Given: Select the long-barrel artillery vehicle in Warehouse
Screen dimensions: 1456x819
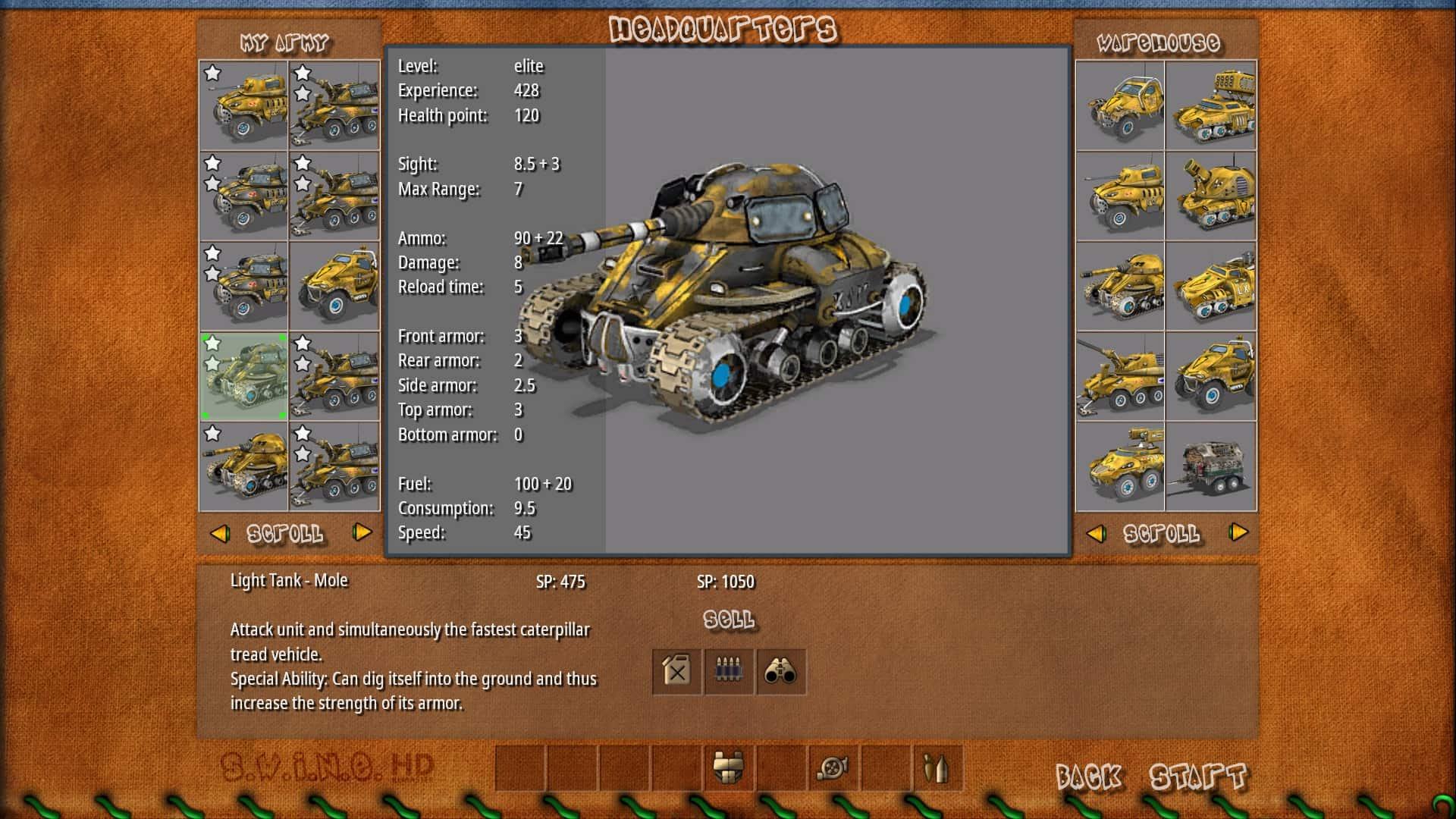Looking at the screenshot, I should [1120, 376].
